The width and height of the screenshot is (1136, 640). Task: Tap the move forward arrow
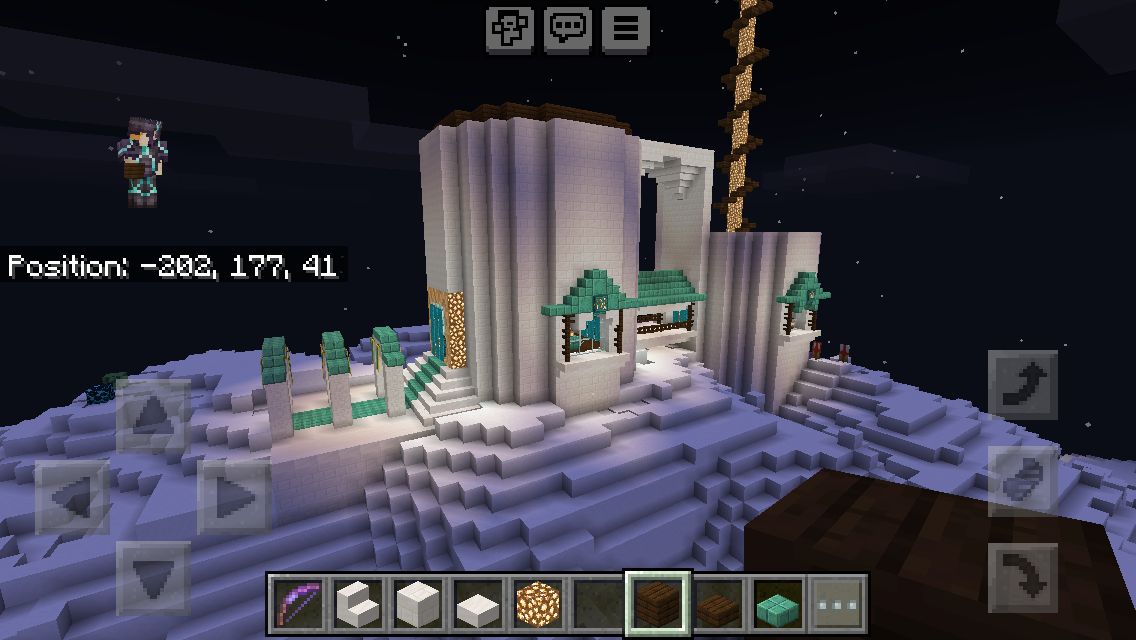point(153,415)
